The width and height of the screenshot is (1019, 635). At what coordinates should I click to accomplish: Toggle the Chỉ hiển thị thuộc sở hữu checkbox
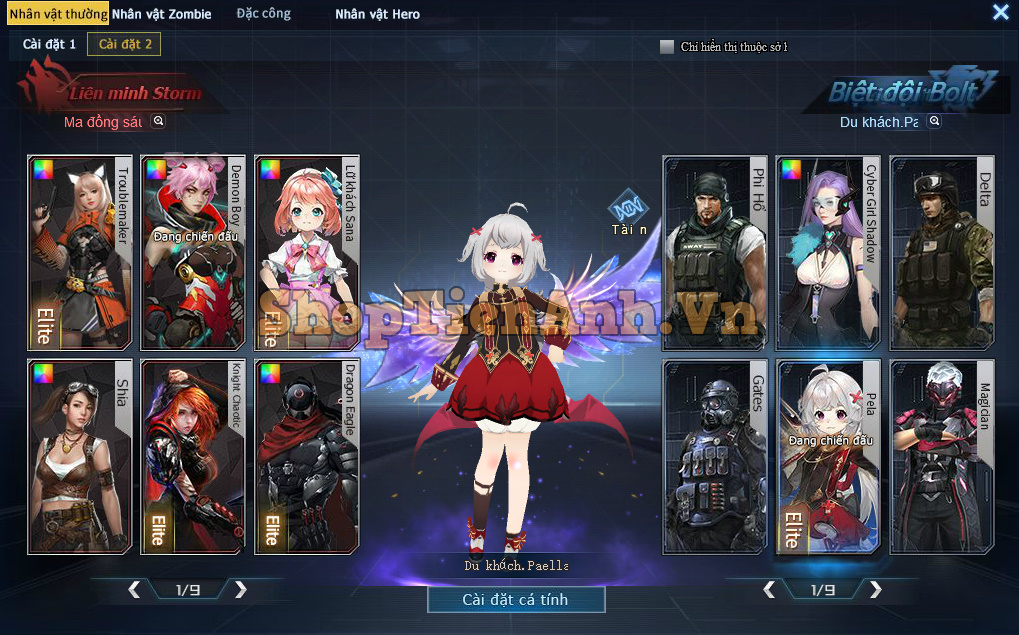point(667,47)
